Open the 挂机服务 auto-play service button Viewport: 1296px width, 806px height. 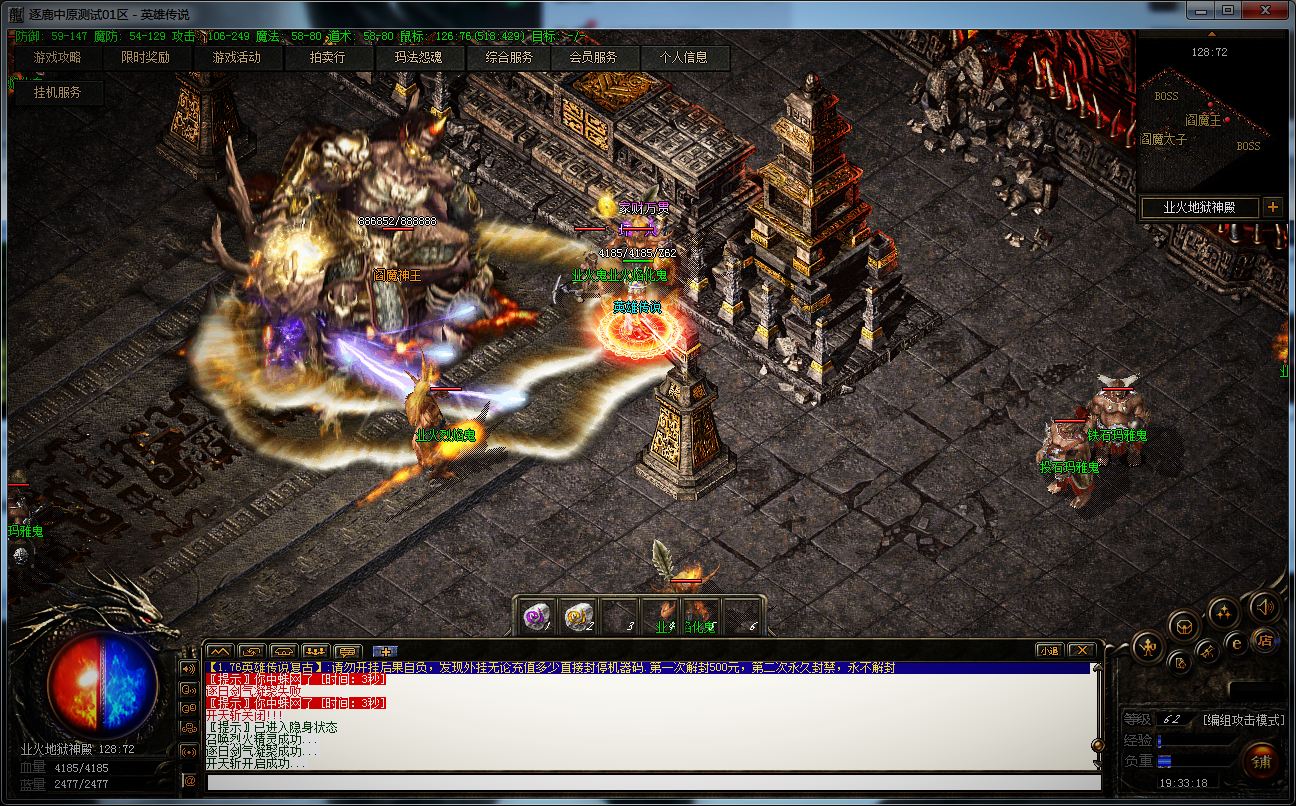(58, 92)
